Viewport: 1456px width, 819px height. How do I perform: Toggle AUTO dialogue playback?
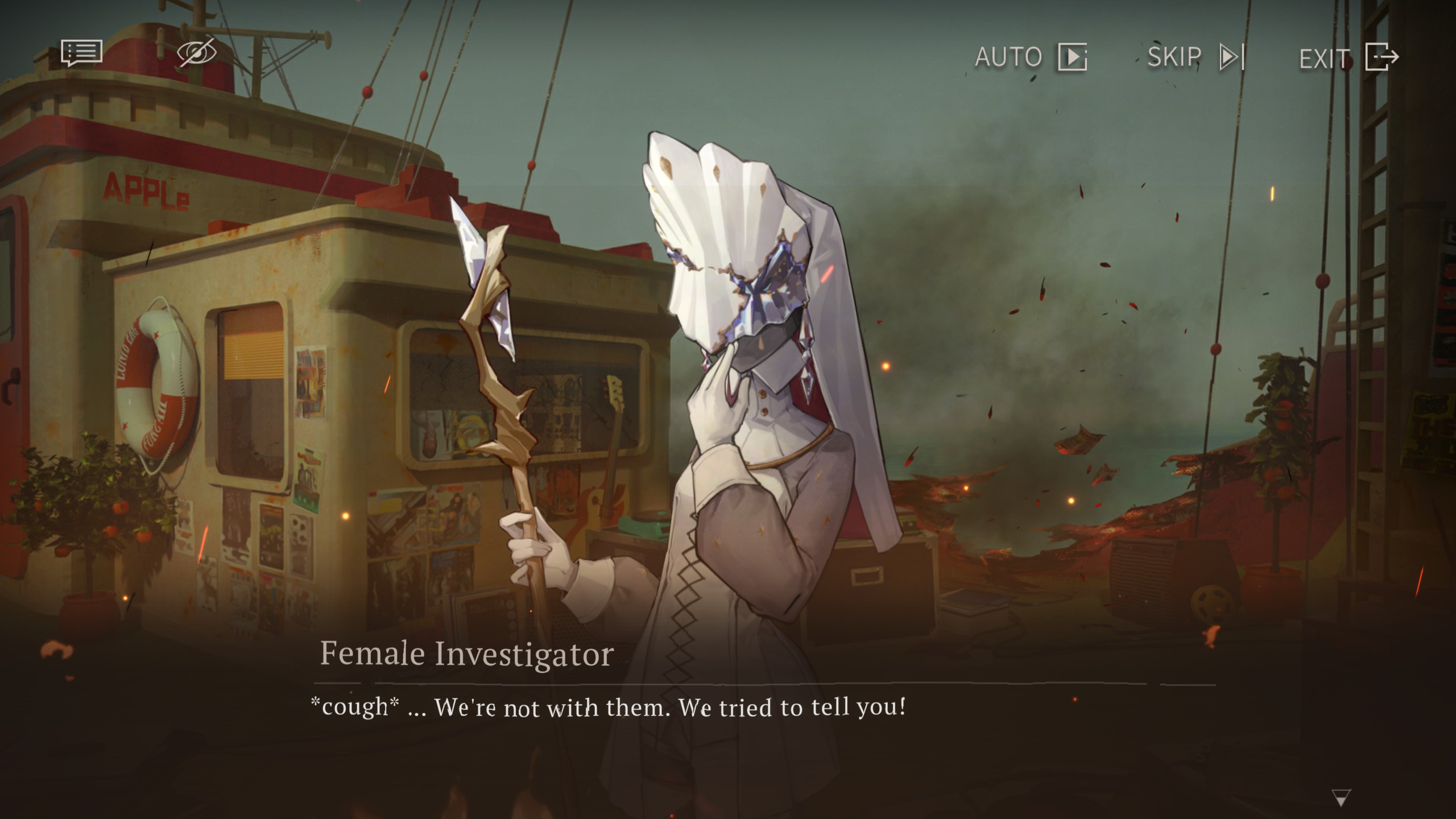tap(1031, 57)
